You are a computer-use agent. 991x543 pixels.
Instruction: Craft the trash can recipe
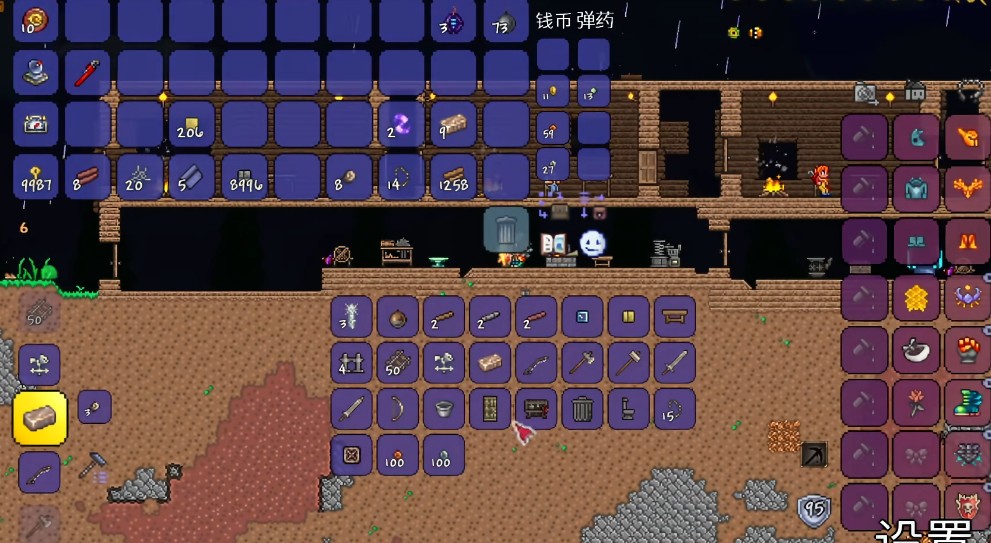(582, 409)
